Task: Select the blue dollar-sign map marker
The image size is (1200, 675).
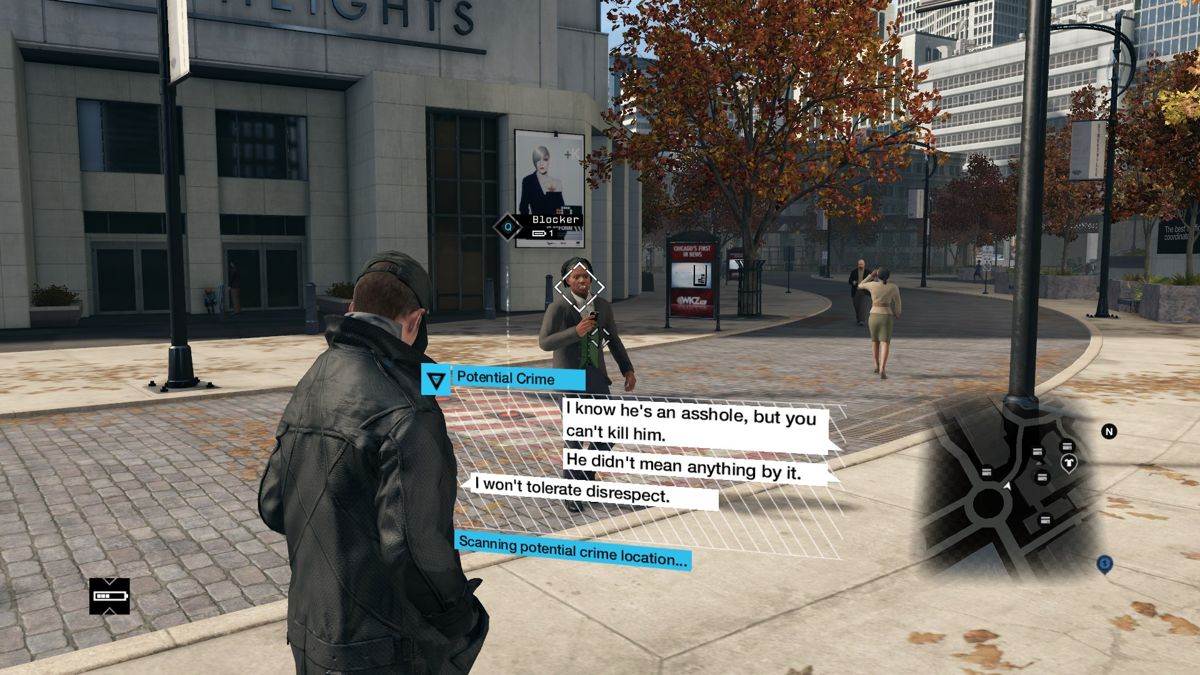Action: (1104, 563)
